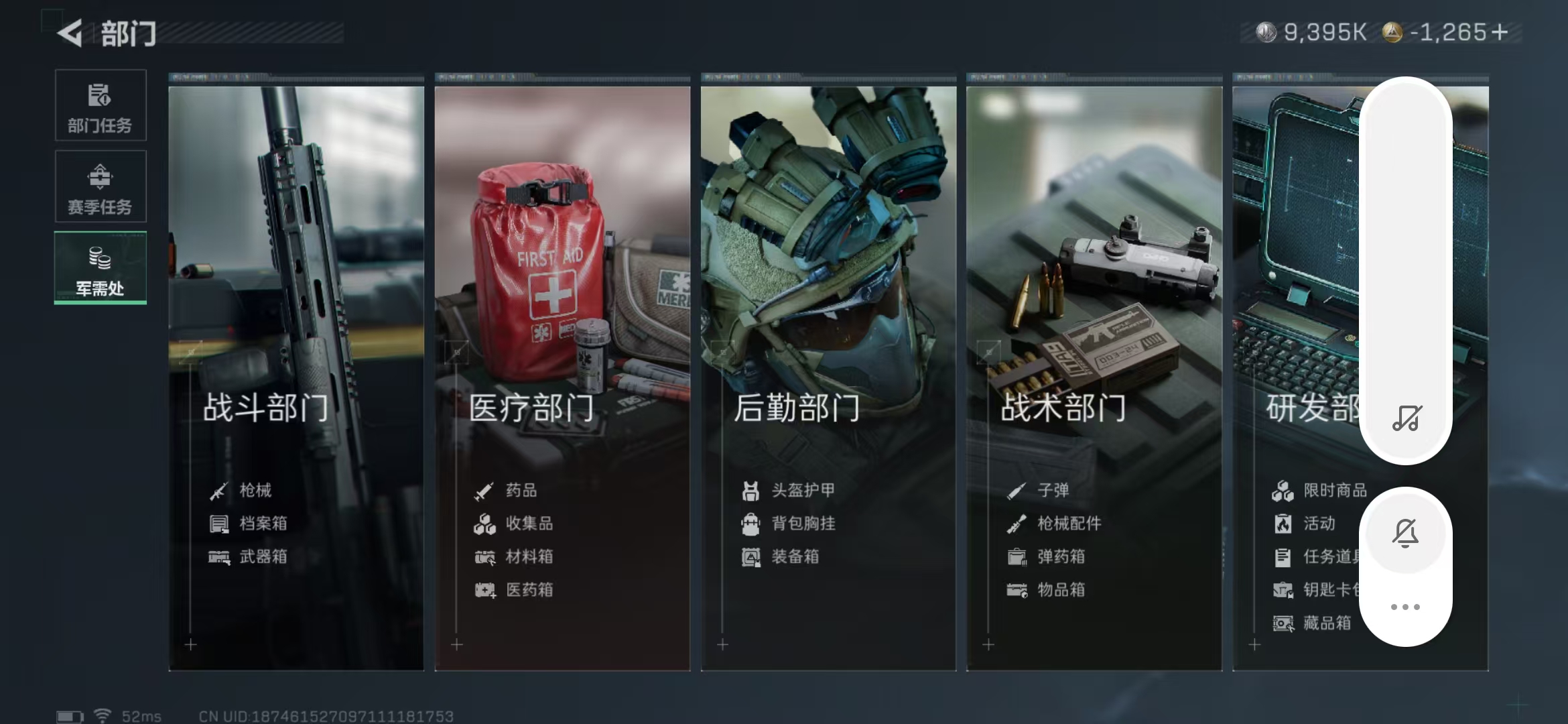The image size is (1568, 724).
Task: Switch to 赛季任务 in sidebar
Action: pos(100,186)
